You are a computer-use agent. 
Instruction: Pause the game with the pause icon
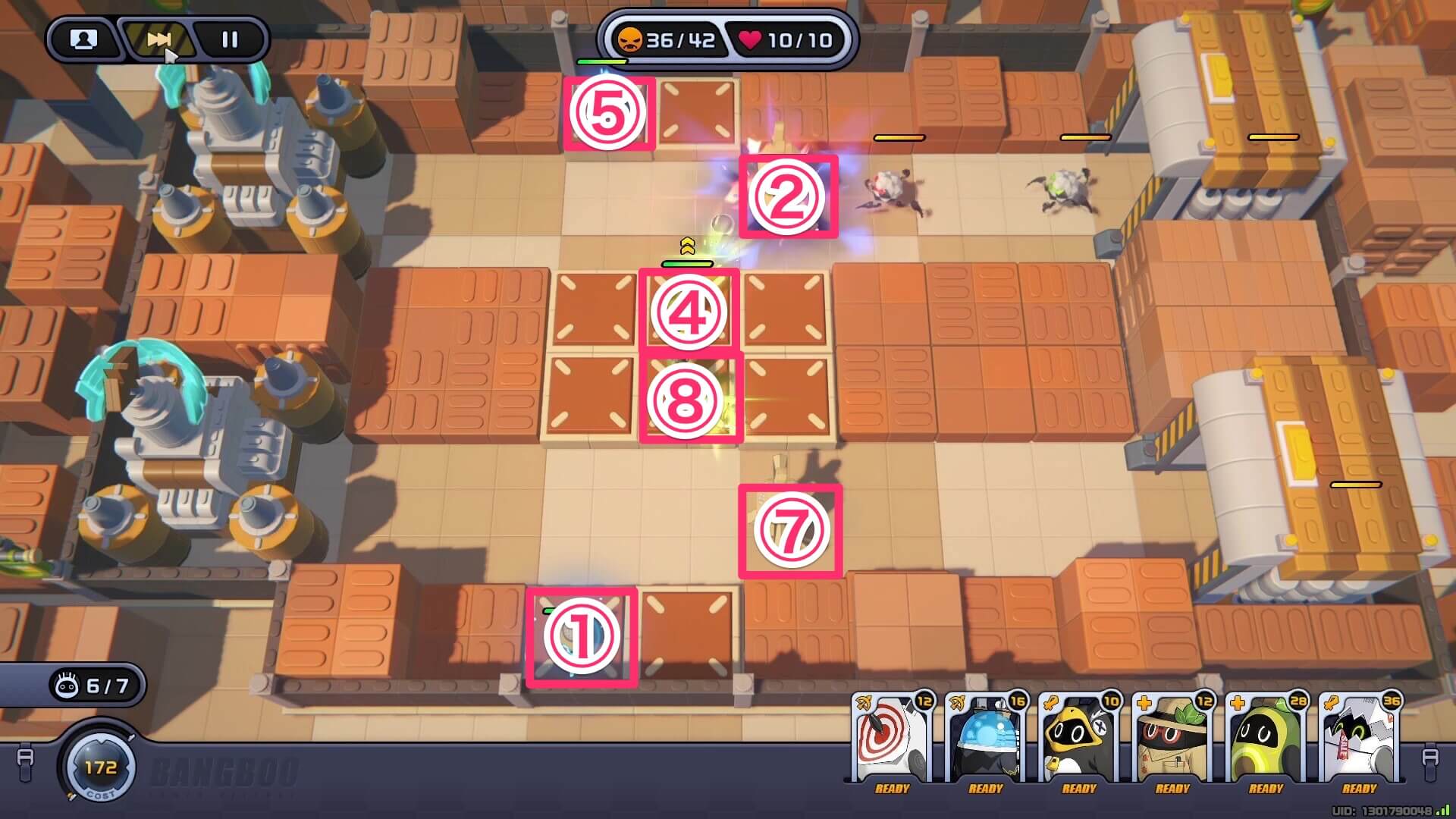click(x=230, y=40)
